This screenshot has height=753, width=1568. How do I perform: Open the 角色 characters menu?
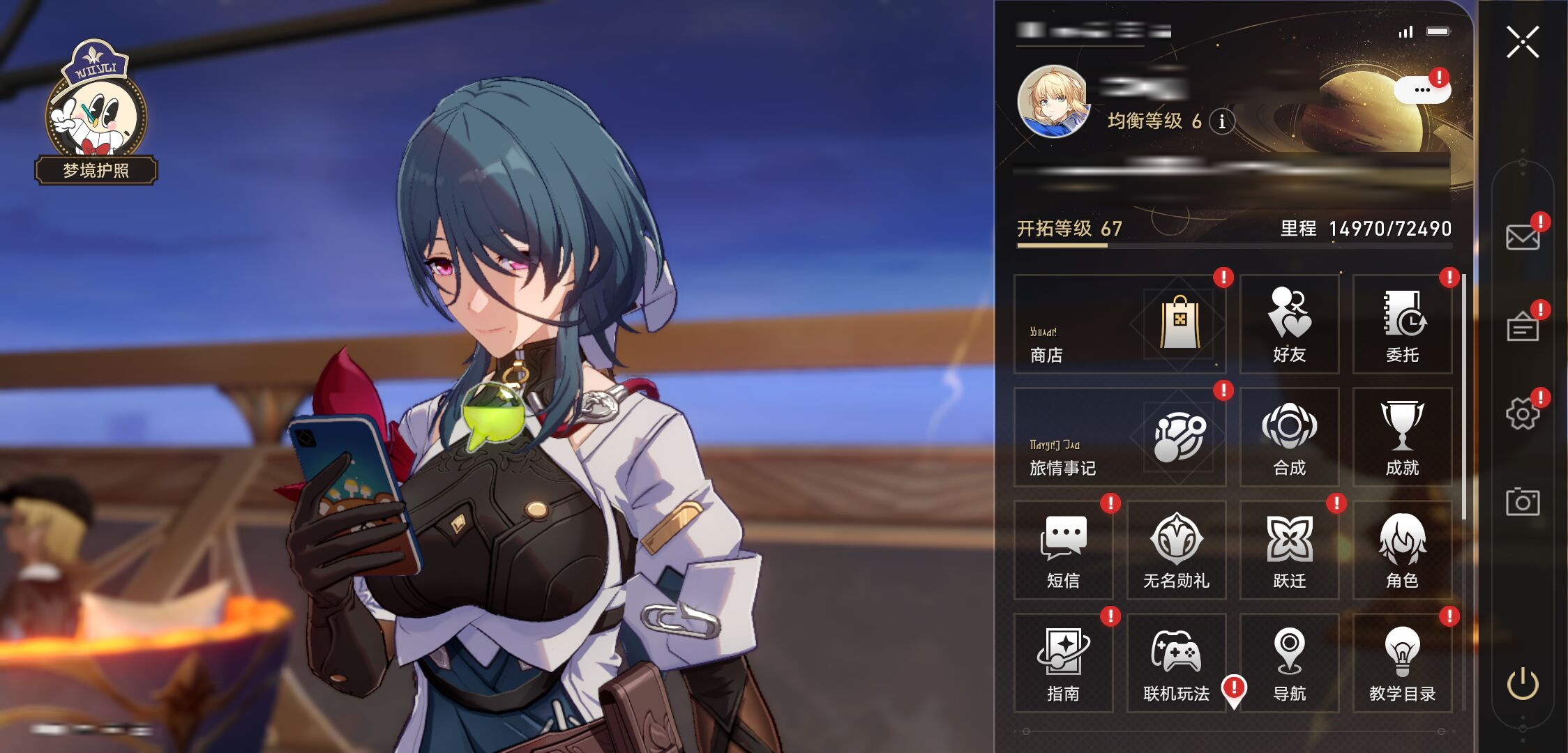click(1402, 550)
